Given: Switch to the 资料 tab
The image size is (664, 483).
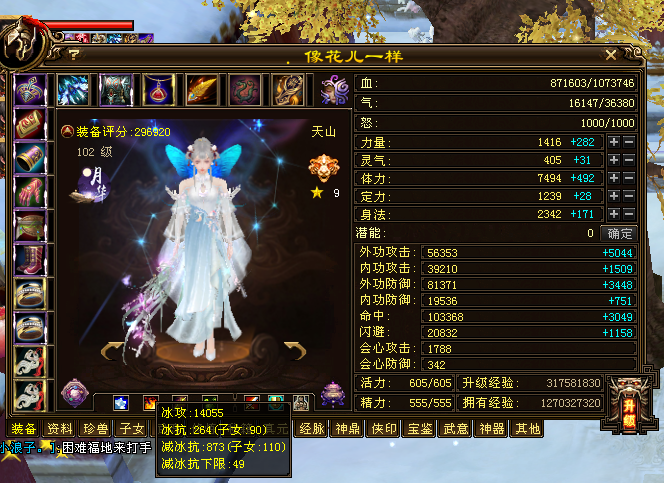Looking at the screenshot, I should [x=59, y=429].
